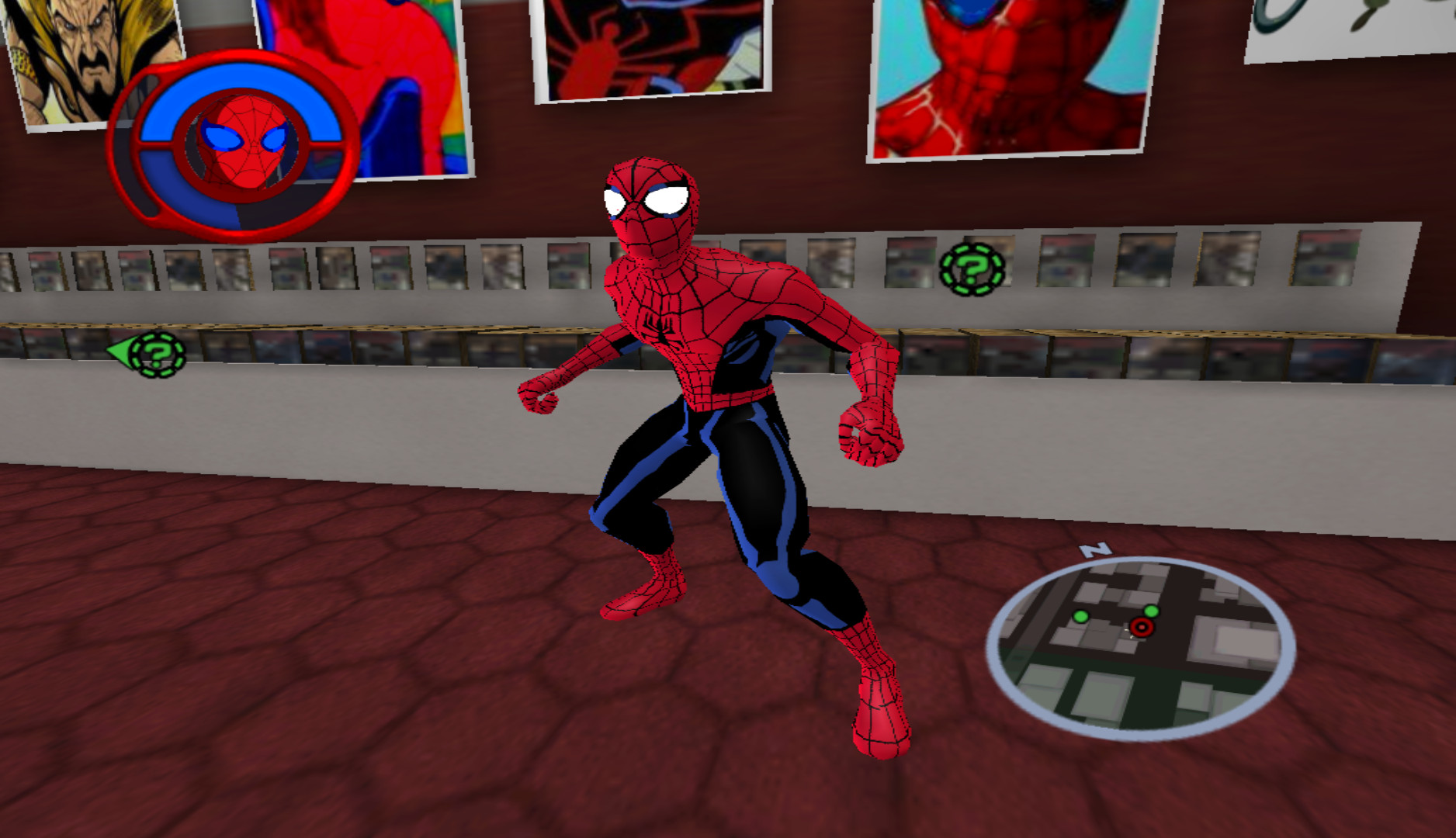The image size is (1456, 838).
Task: Open the red Spider-Man portrait poster on the right
Action: 1001,78
